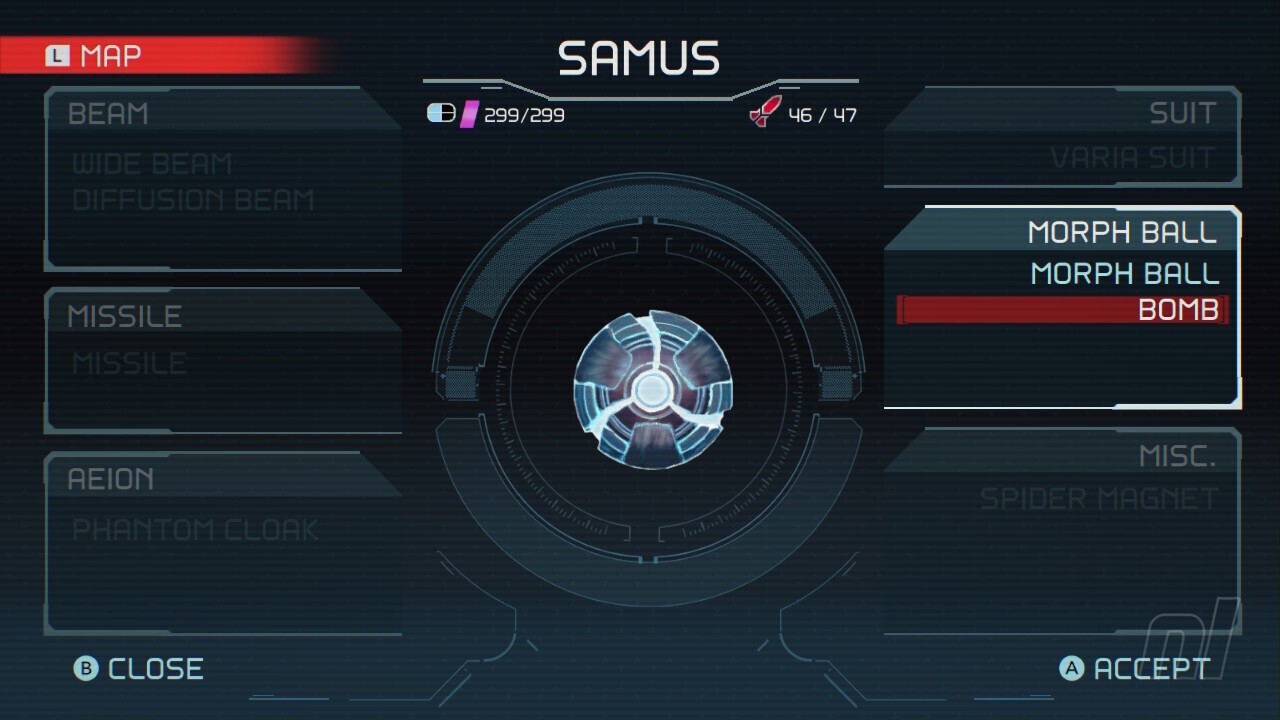1280x720 pixels.
Task: Click the energy tank capsule icon
Action: tap(440, 115)
